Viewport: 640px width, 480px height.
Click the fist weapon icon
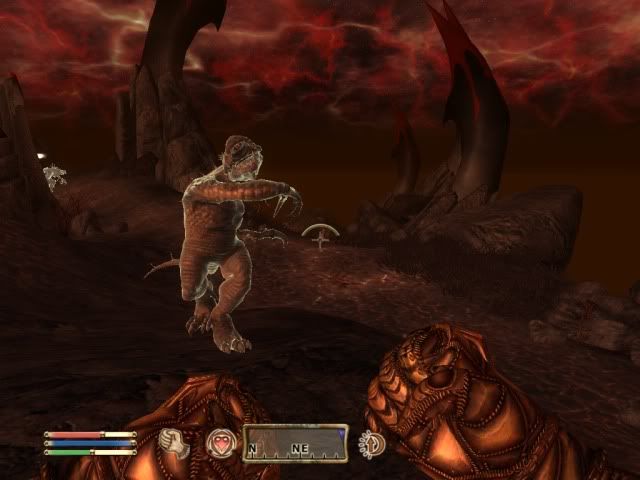coord(175,442)
